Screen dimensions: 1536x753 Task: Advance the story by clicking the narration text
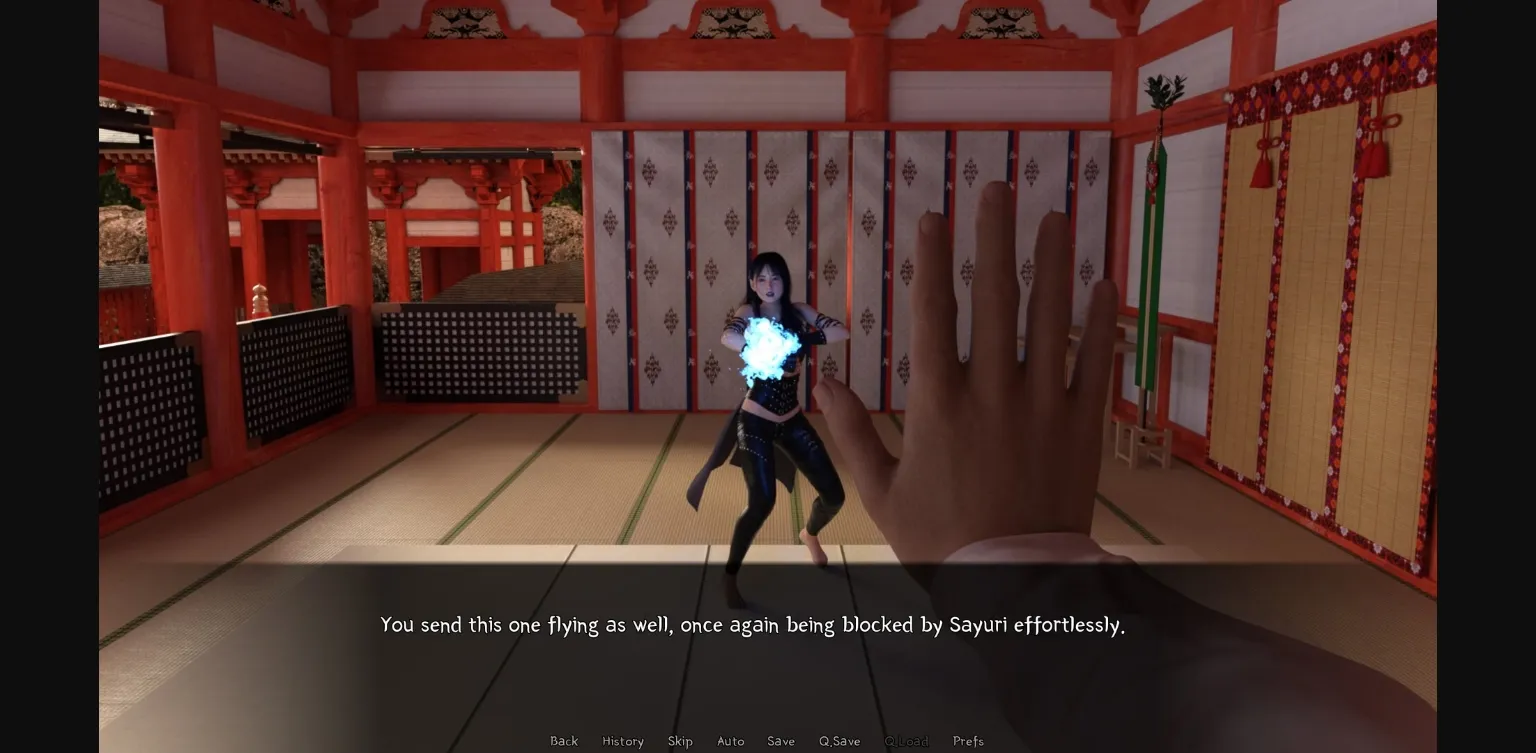coord(752,625)
